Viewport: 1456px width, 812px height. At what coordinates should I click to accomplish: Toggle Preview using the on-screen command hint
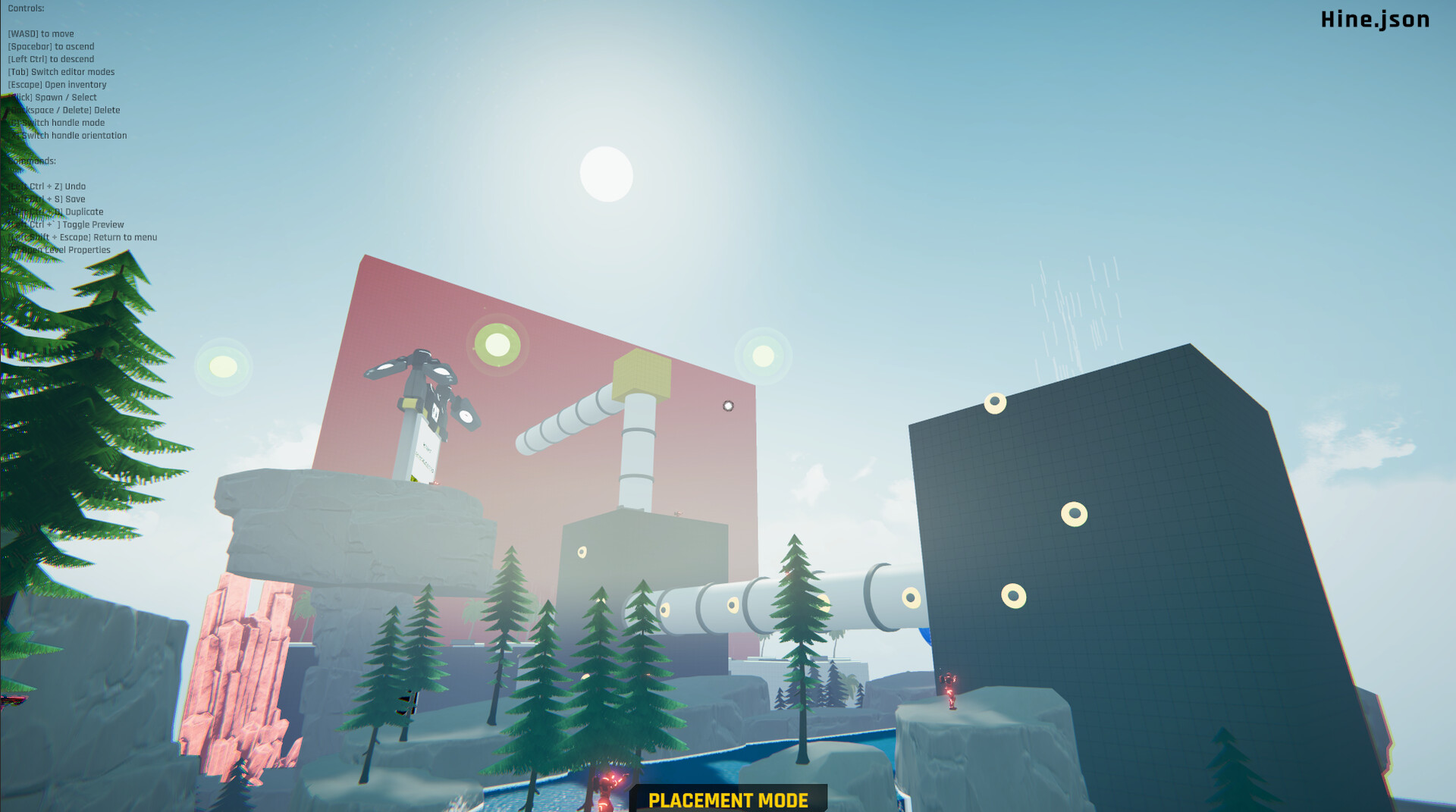(x=68, y=224)
